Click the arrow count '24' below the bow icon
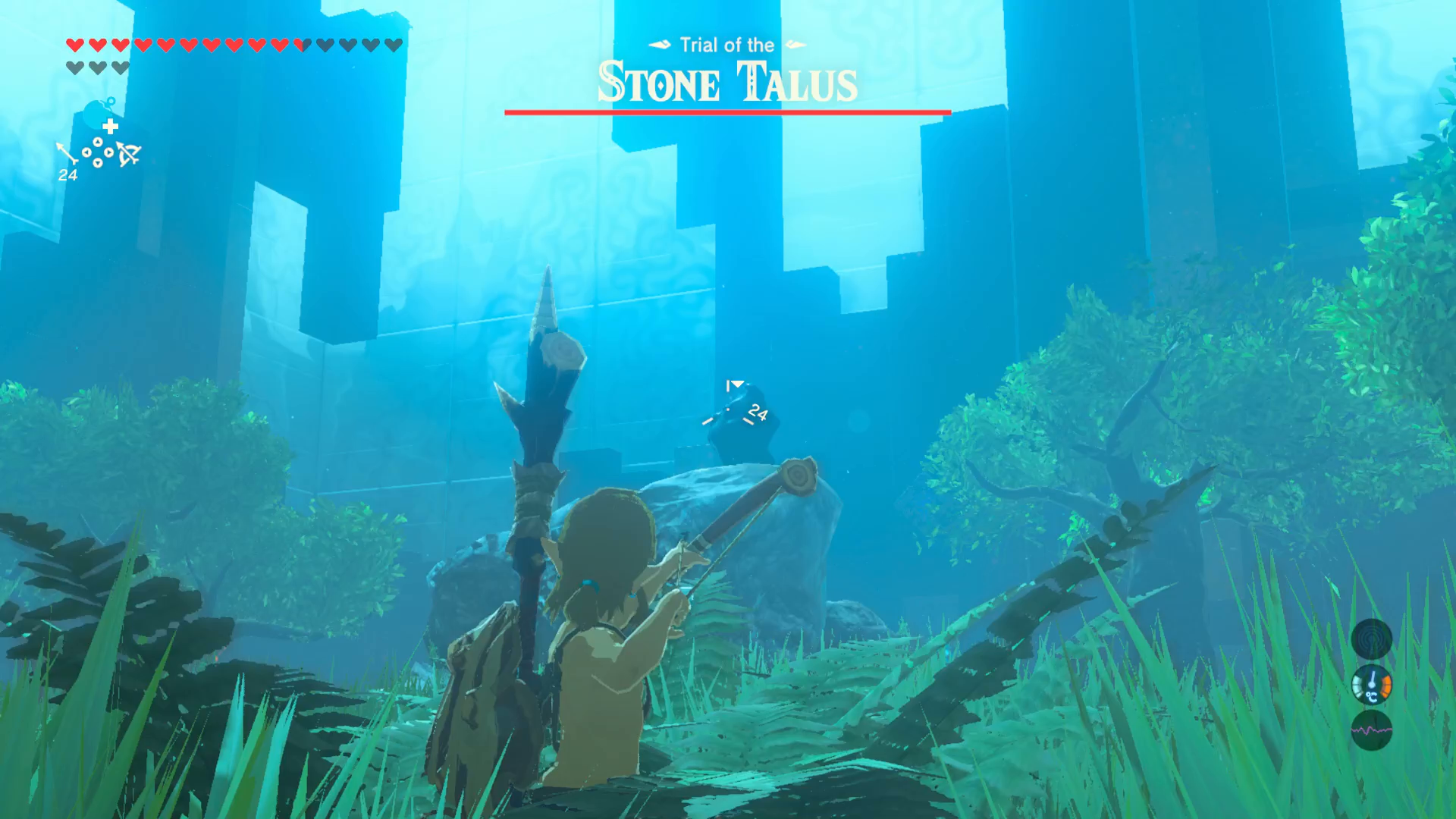The width and height of the screenshot is (1456, 819). pyautogui.click(x=68, y=174)
